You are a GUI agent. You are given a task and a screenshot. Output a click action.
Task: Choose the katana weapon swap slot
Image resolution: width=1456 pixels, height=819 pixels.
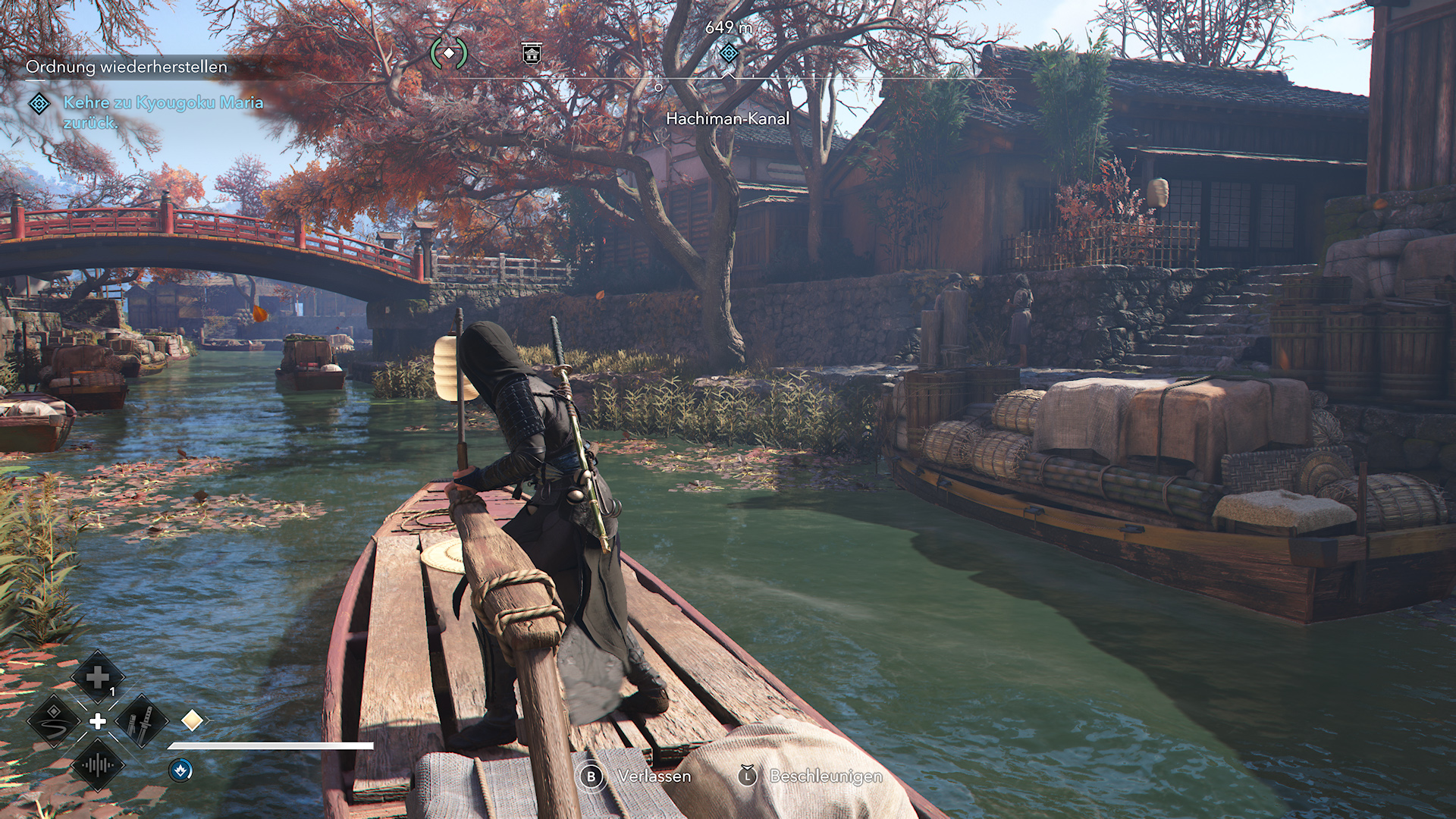[142, 721]
